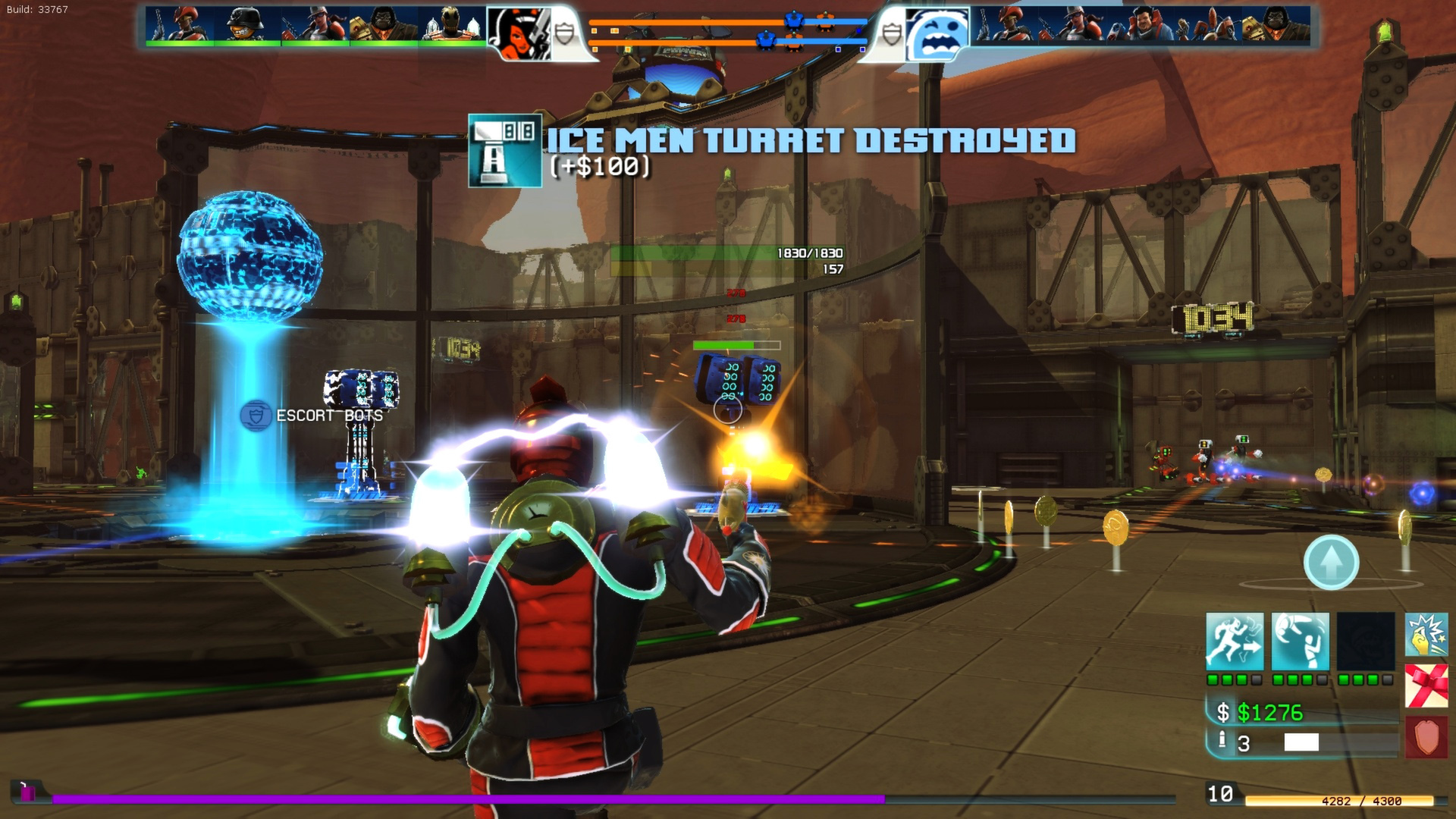Select the darkened third skill slot

[x=1365, y=642]
